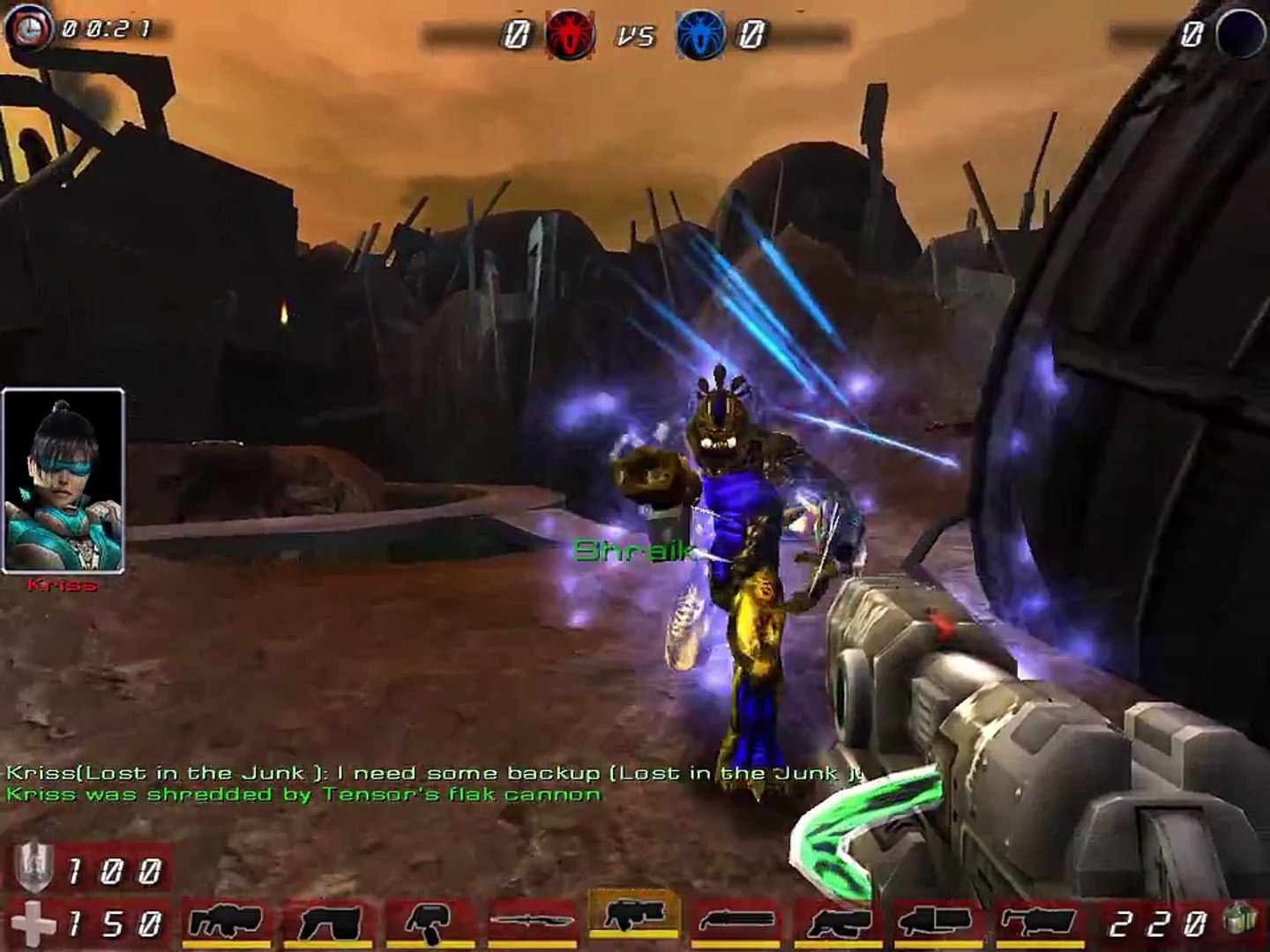The width and height of the screenshot is (1270, 952).
Task: Select the Assault Rifle weapon slot
Action: coord(329,923)
